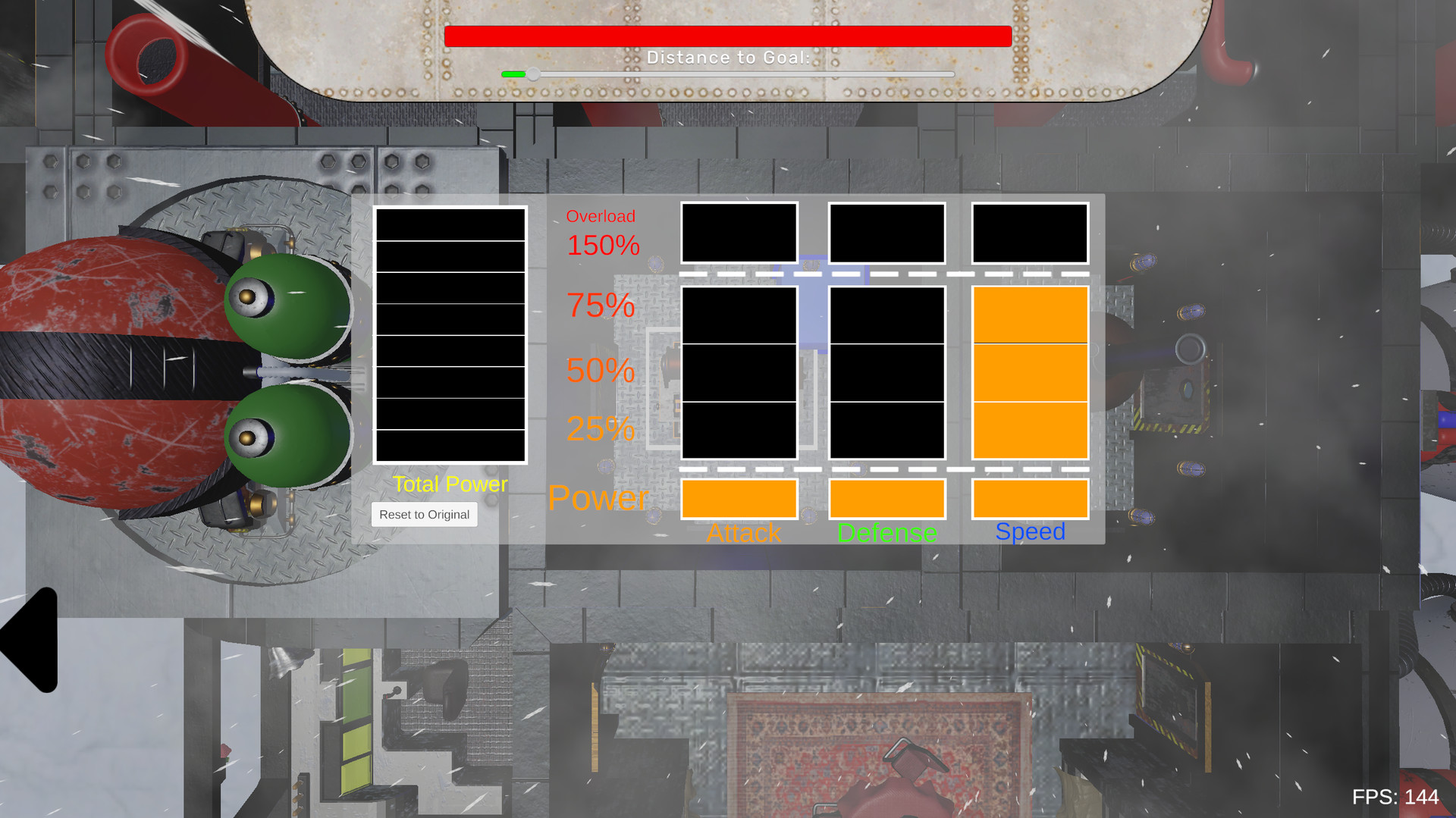The image size is (1456, 818).
Task: Click the 25% power level label
Action: [x=600, y=430]
